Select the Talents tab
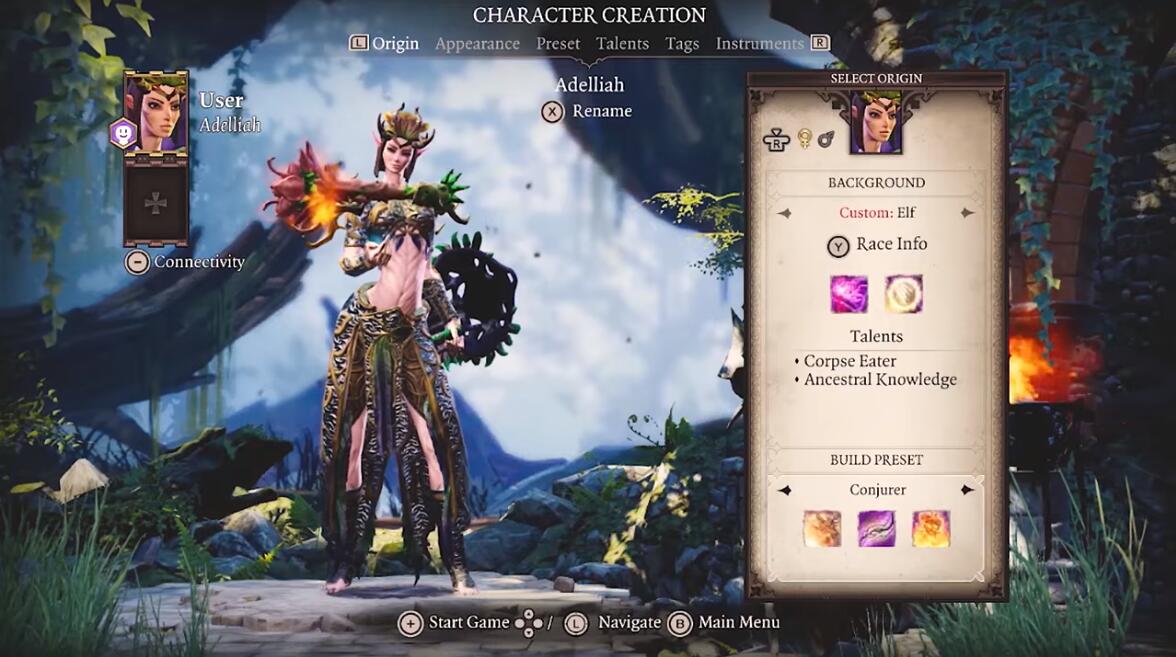This screenshot has width=1176, height=657. coord(622,43)
